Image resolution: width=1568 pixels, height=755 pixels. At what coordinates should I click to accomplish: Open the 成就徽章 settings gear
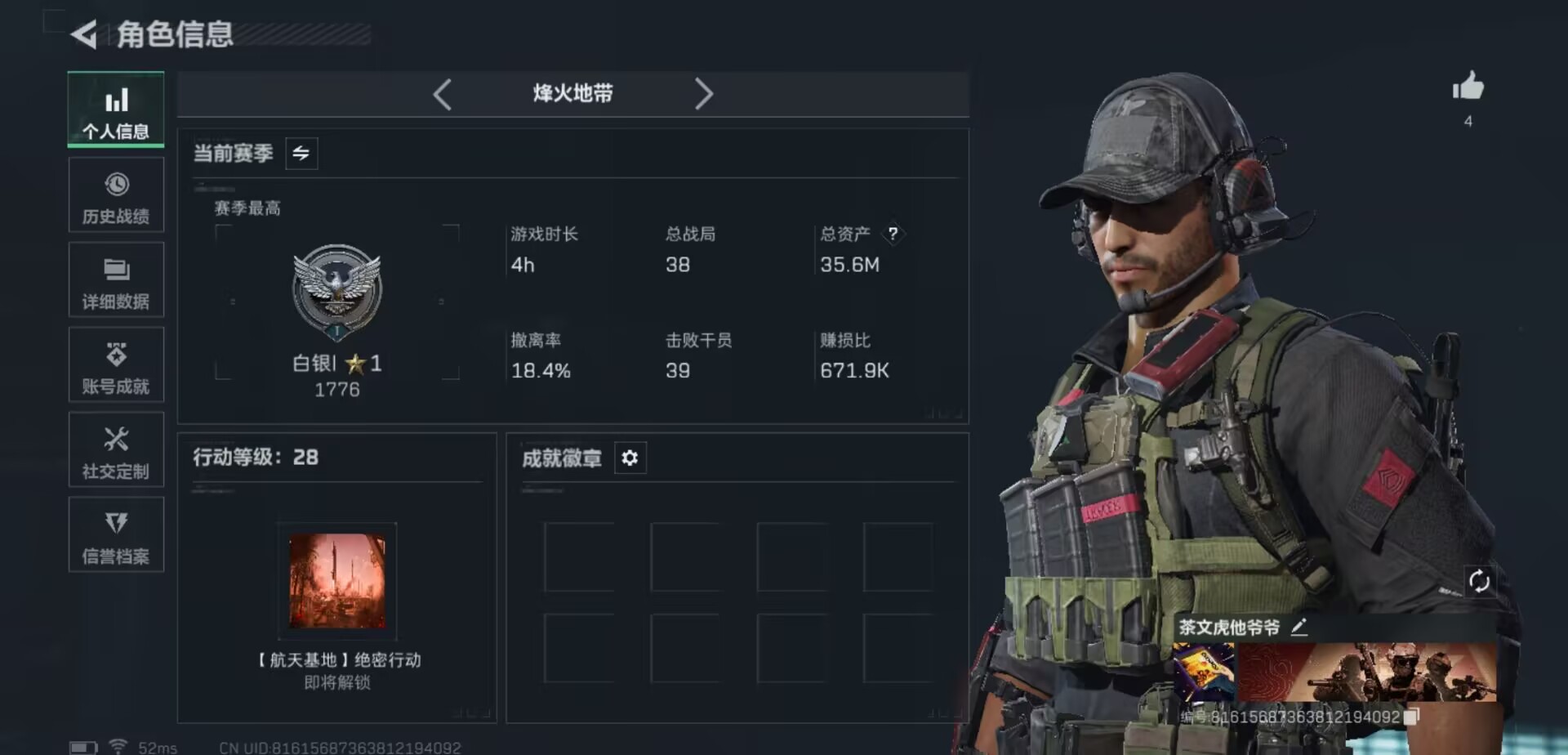coord(629,458)
